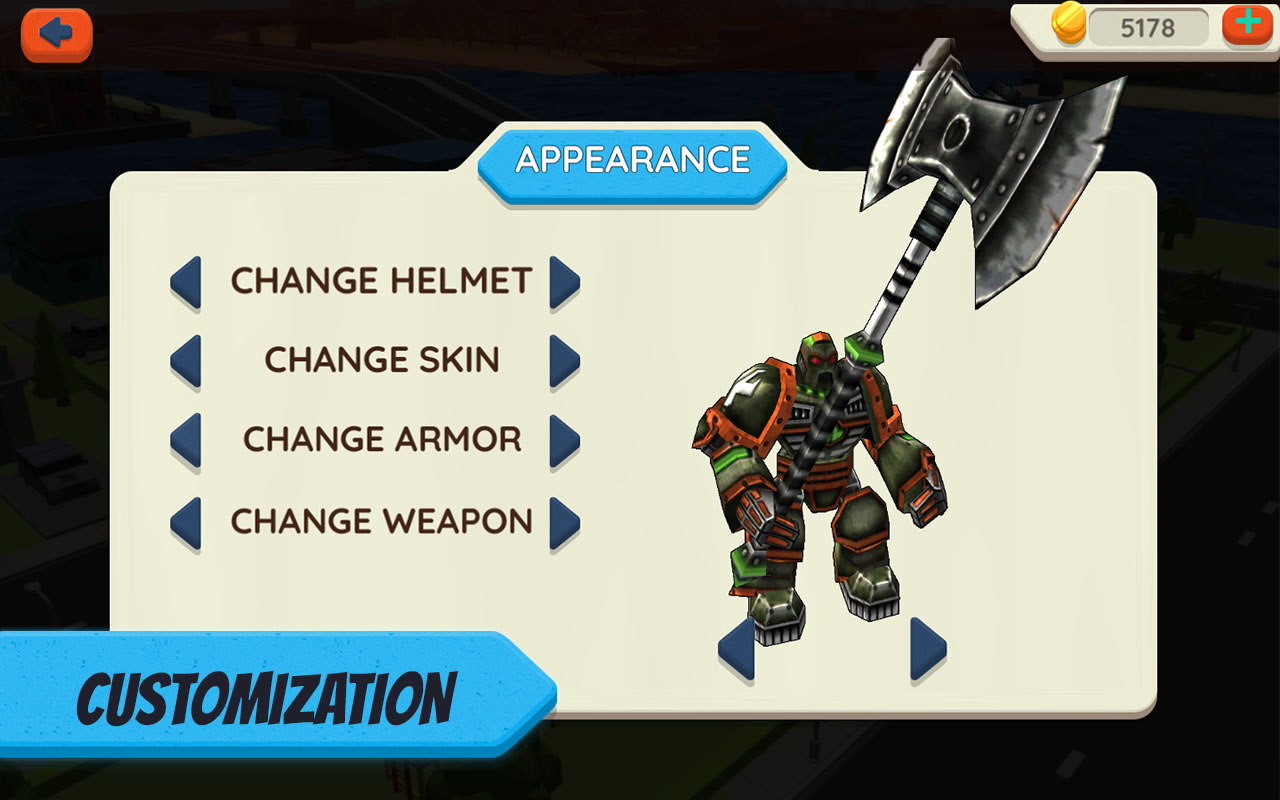The width and height of the screenshot is (1280, 800).
Task: Click the back arrow button
Action: 56,33
